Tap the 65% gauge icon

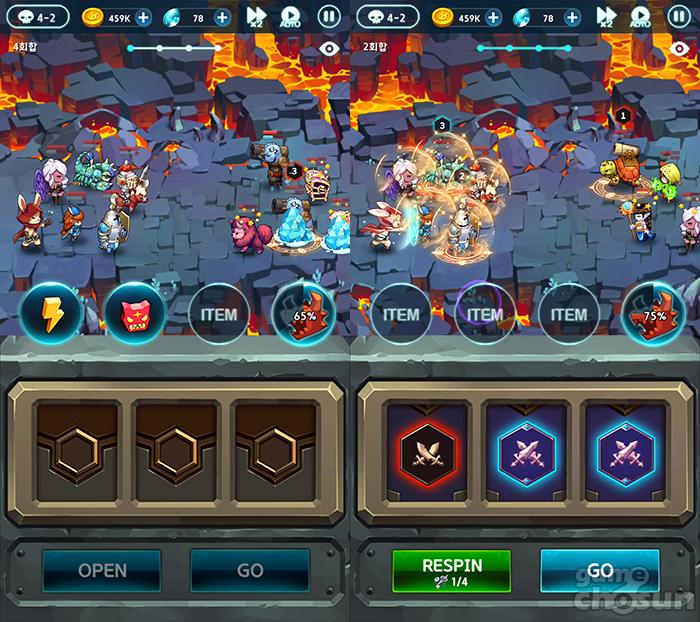[x=303, y=315]
